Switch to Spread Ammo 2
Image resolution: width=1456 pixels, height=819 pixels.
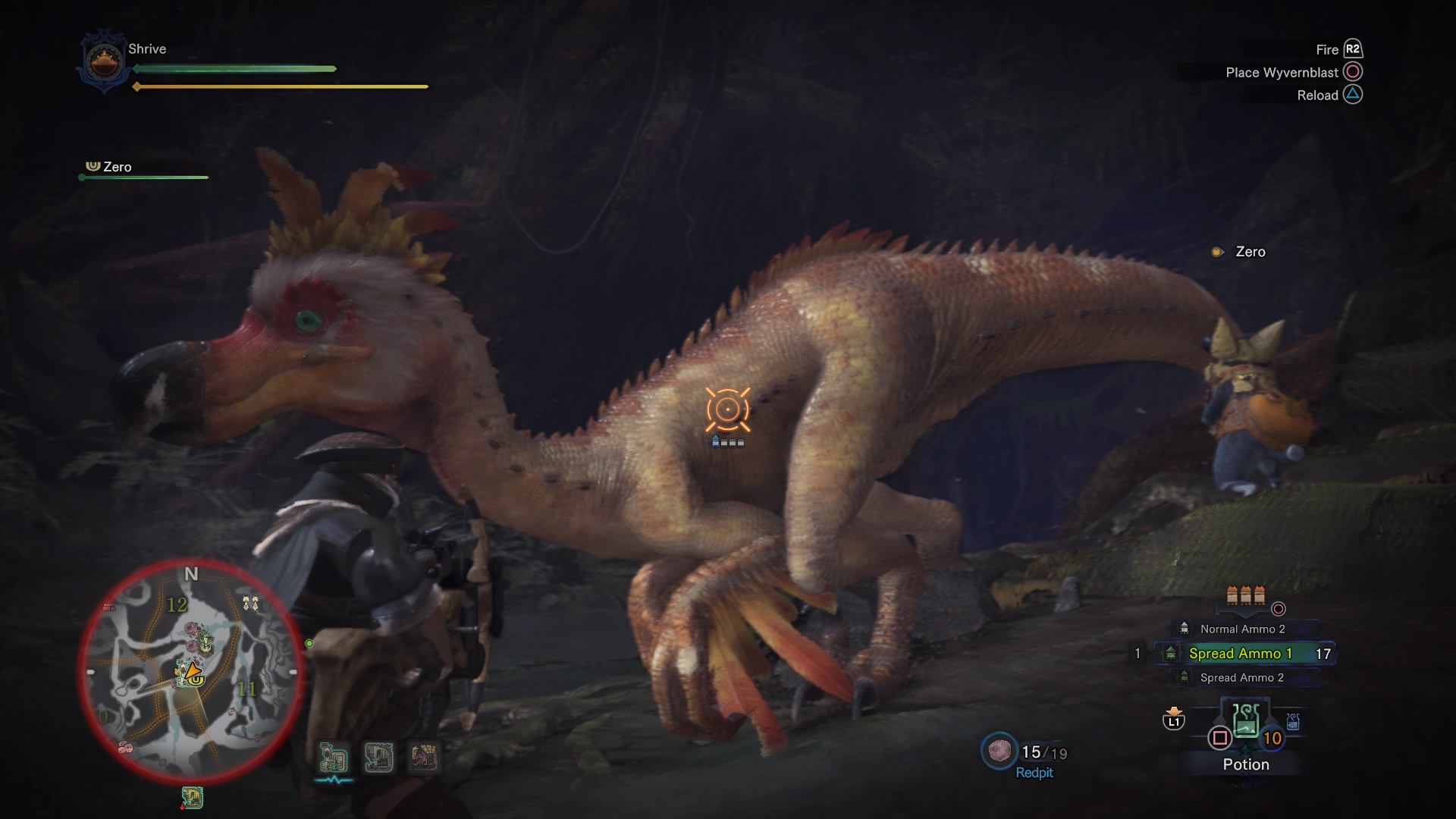(1241, 678)
